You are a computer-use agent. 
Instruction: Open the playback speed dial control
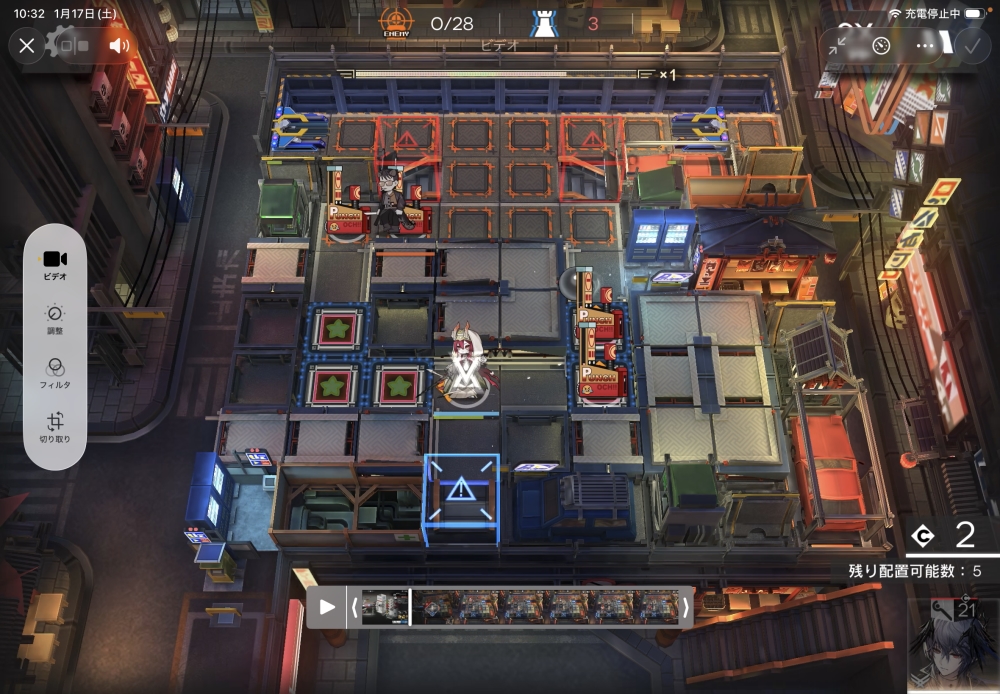coord(881,45)
